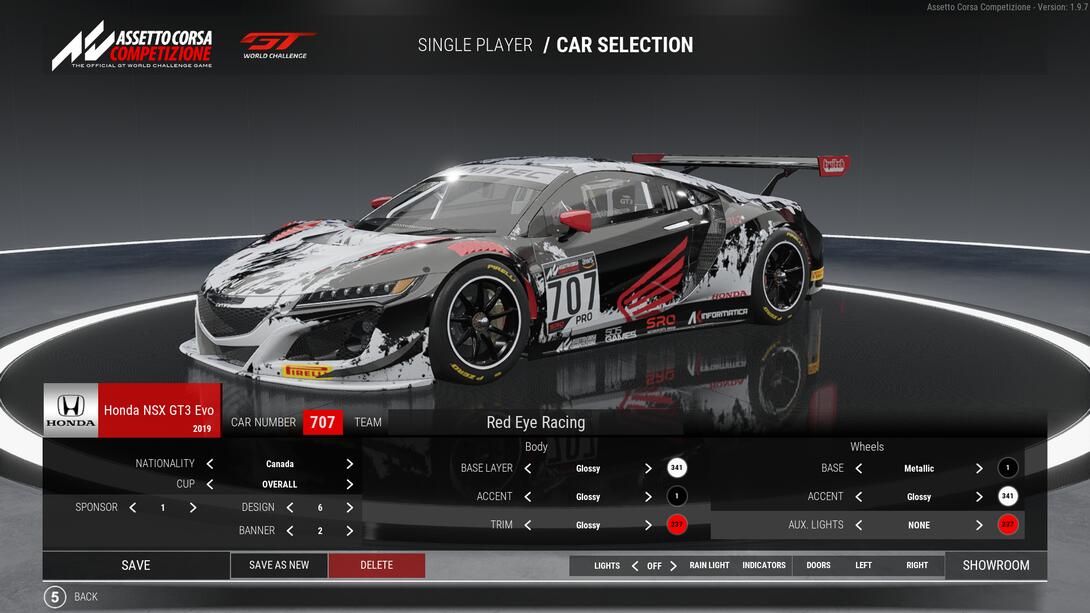Choose the next nationality after Canada
The height and width of the screenshot is (613, 1090).
(349, 464)
